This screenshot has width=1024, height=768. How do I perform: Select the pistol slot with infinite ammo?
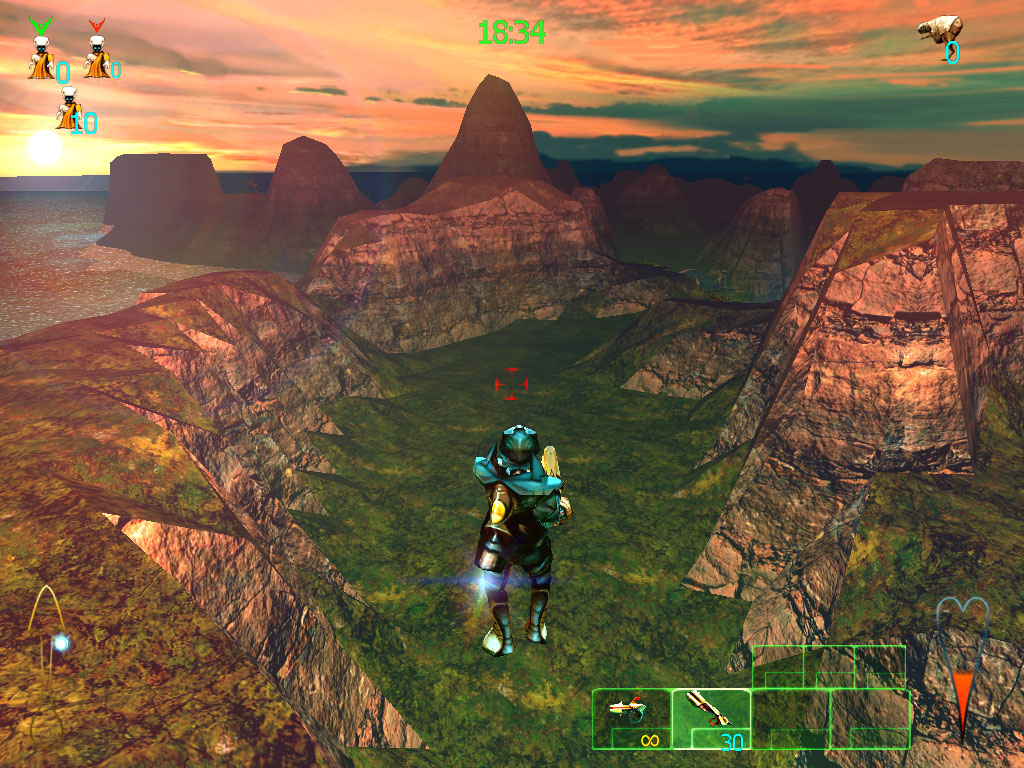(631, 718)
